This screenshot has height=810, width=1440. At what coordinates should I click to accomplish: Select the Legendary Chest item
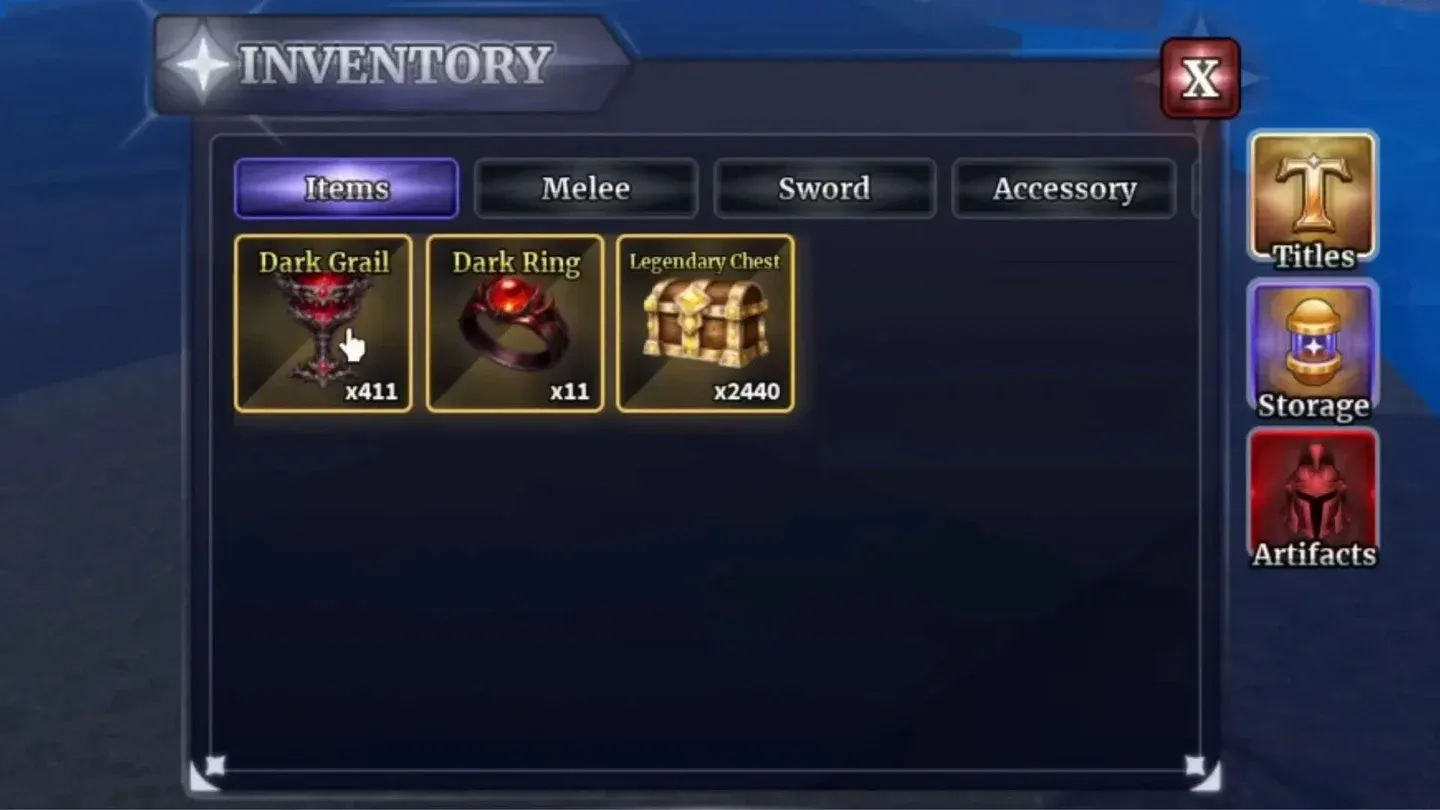click(x=706, y=325)
